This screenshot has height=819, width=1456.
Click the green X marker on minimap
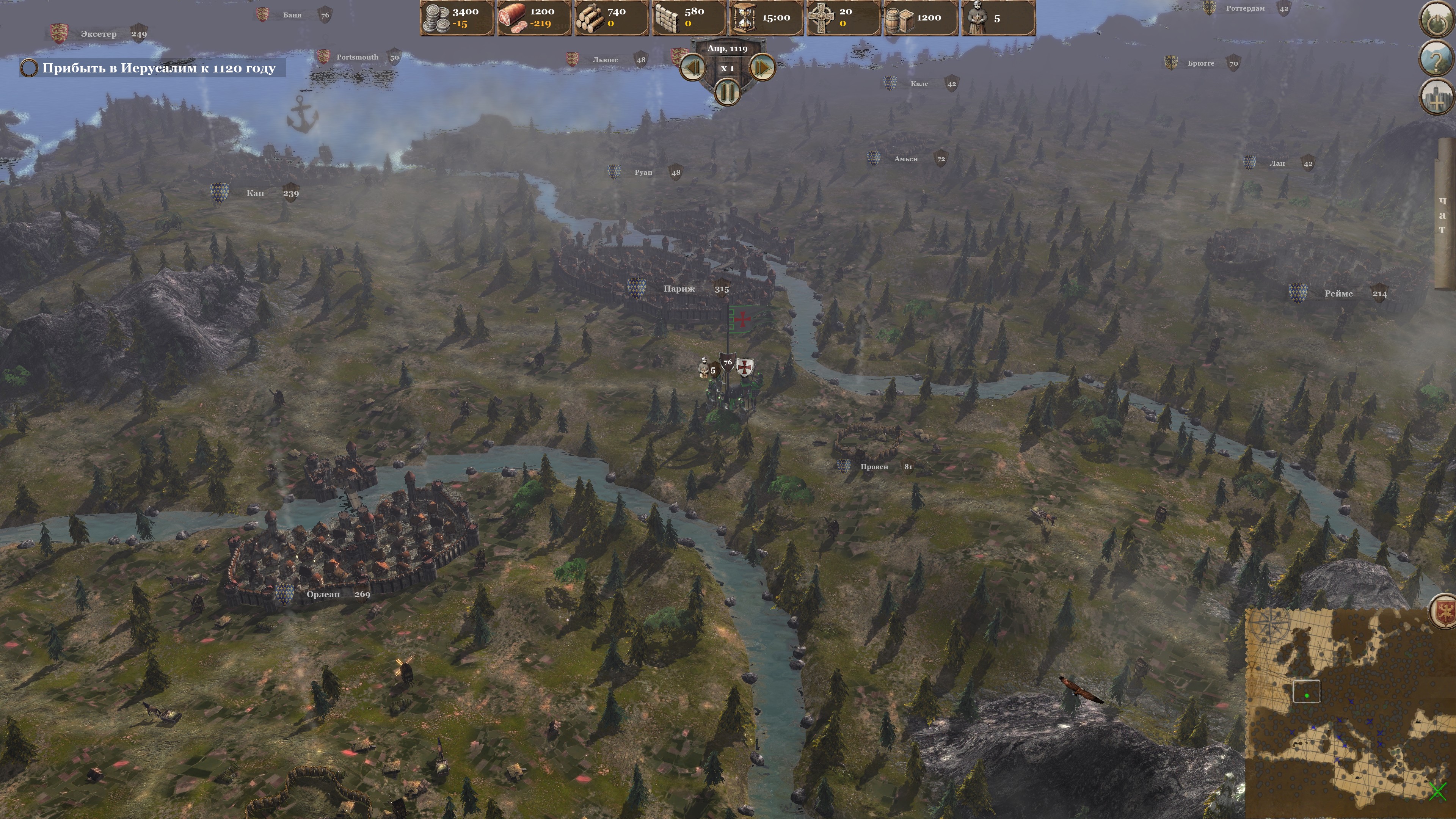(1437, 791)
